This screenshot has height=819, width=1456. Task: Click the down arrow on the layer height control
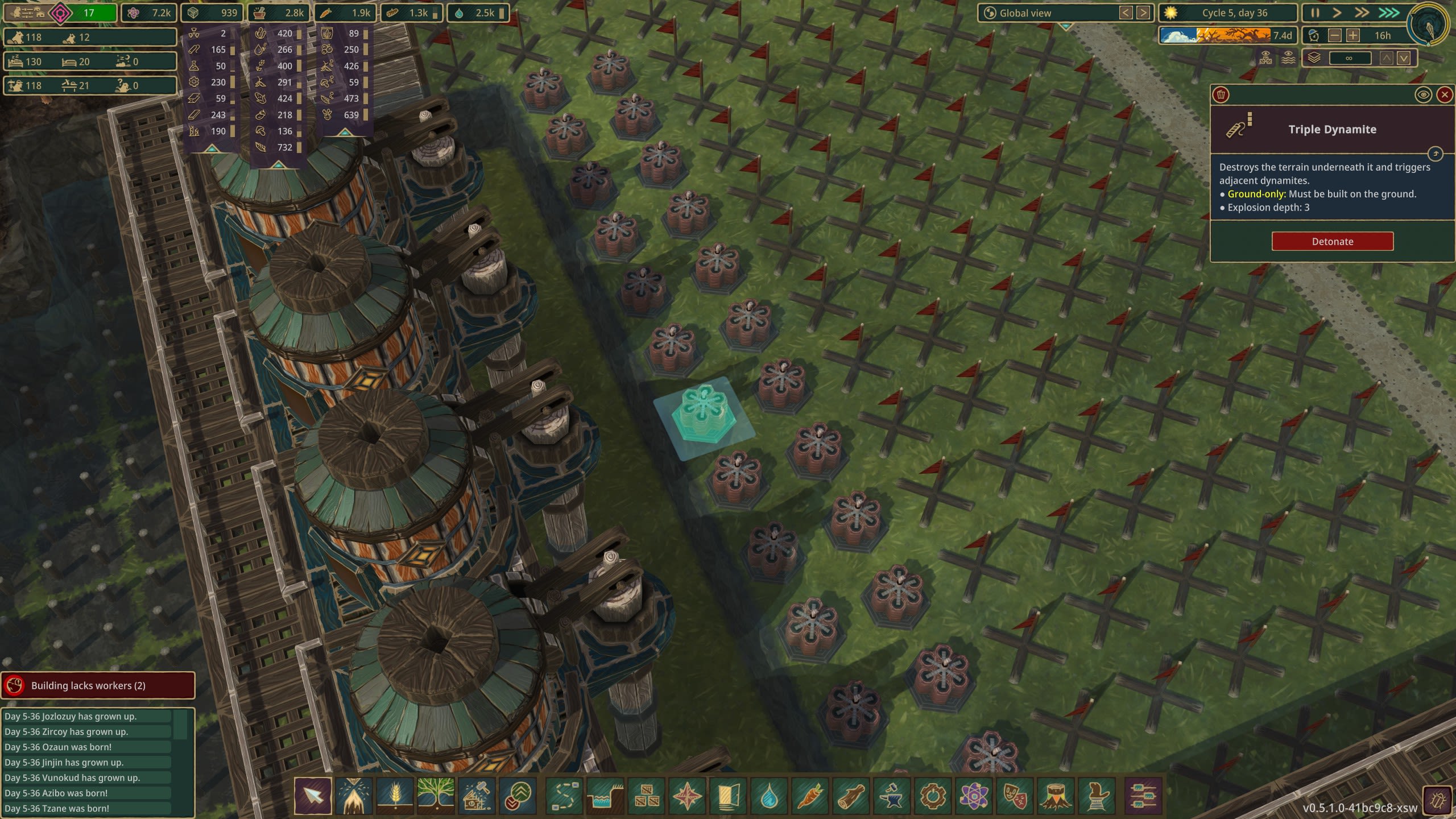(1403, 58)
